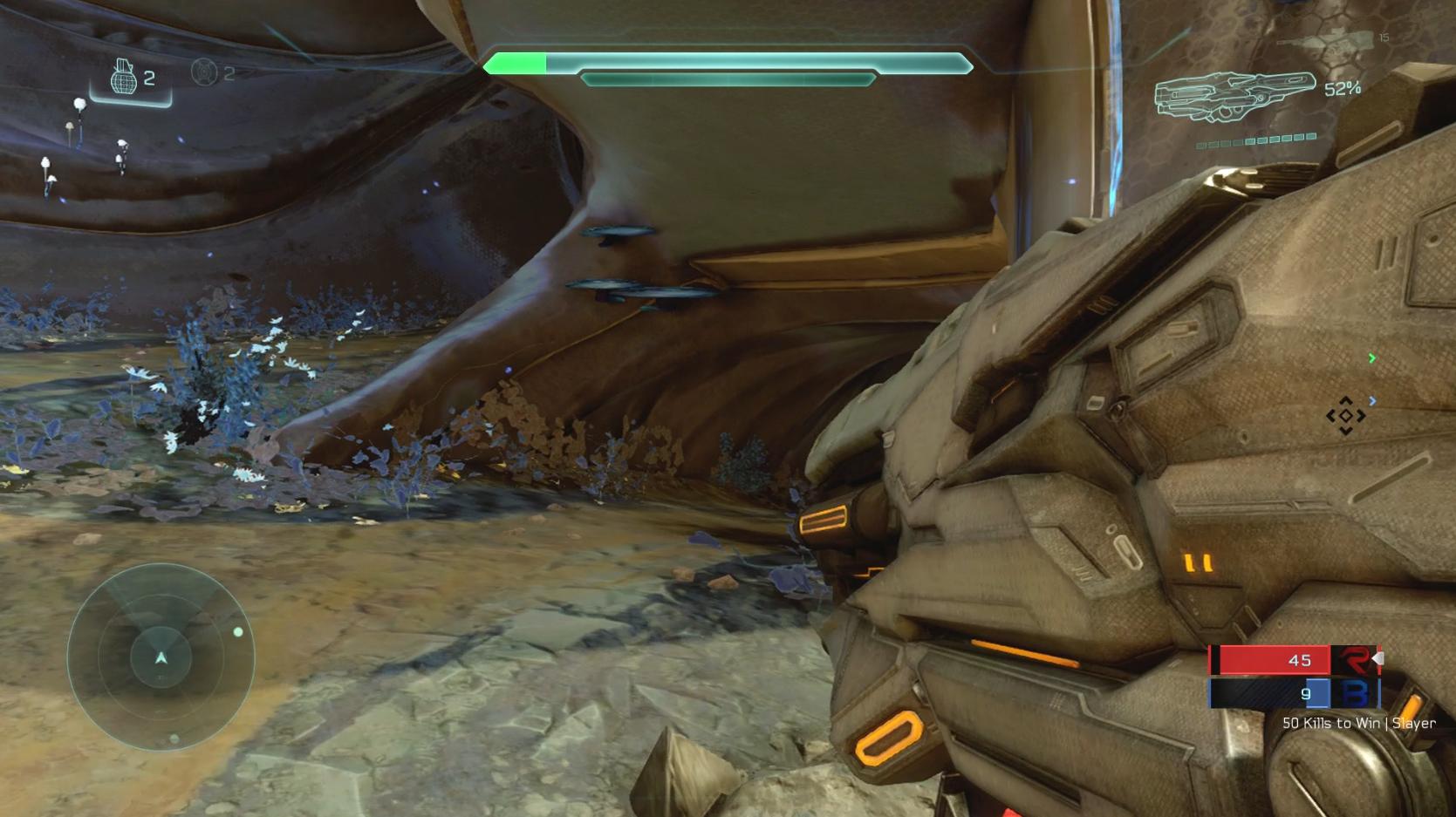Click the blue team B emblem
This screenshot has width=1456, height=817.
coord(1354,694)
